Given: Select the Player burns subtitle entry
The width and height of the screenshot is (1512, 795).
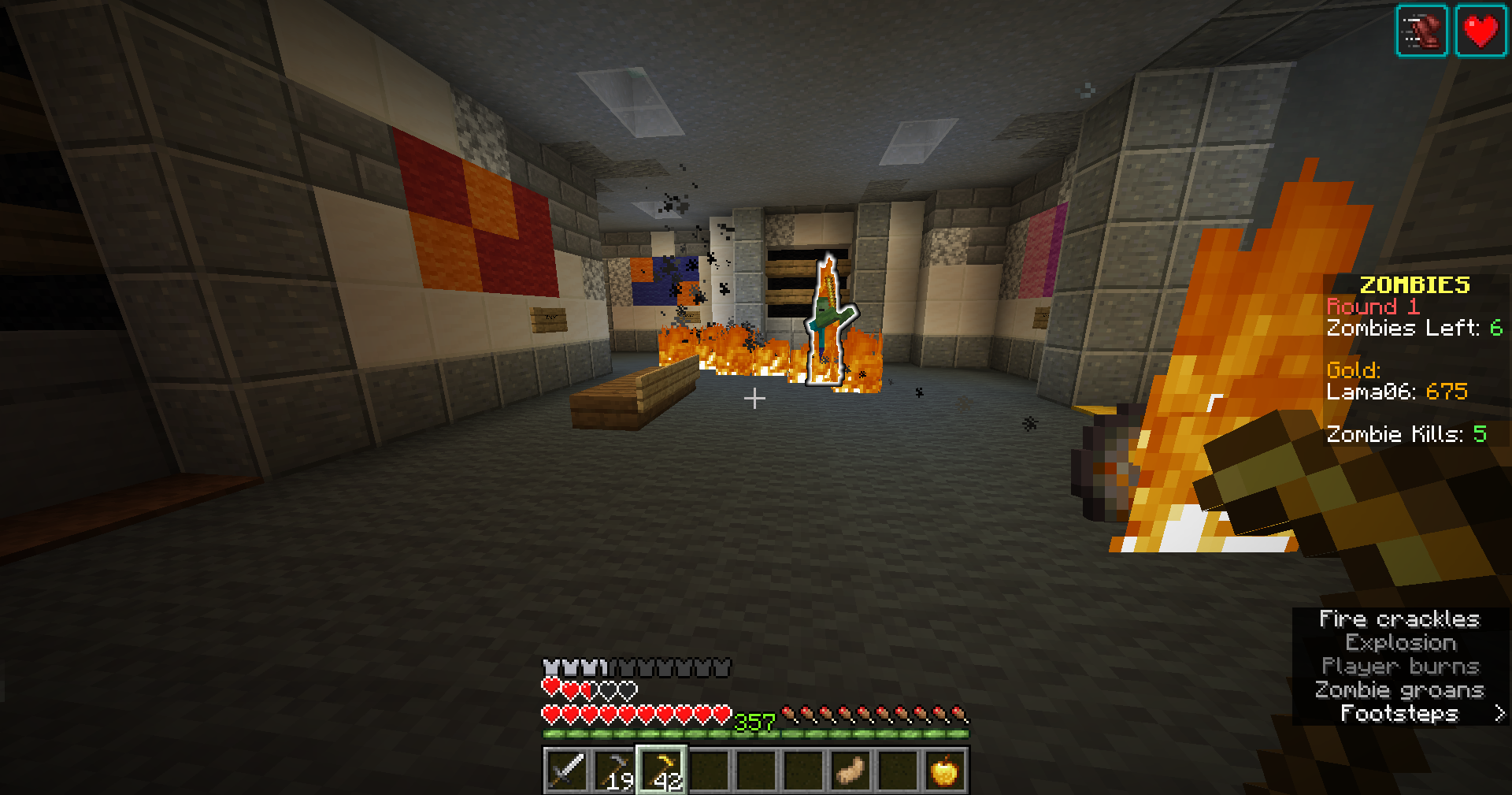Looking at the screenshot, I should (1401, 666).
